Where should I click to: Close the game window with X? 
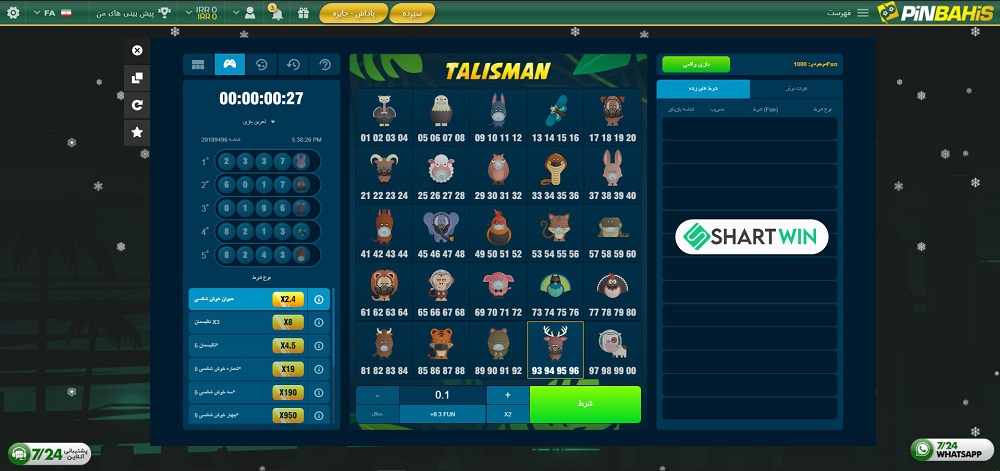[137, 50]
